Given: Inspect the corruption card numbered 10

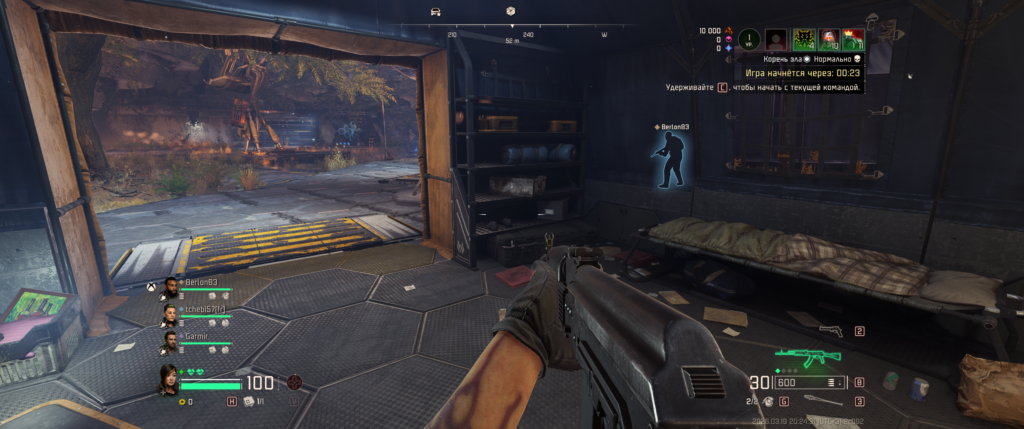Looking at the screenshot, I should tap(827, 40).
